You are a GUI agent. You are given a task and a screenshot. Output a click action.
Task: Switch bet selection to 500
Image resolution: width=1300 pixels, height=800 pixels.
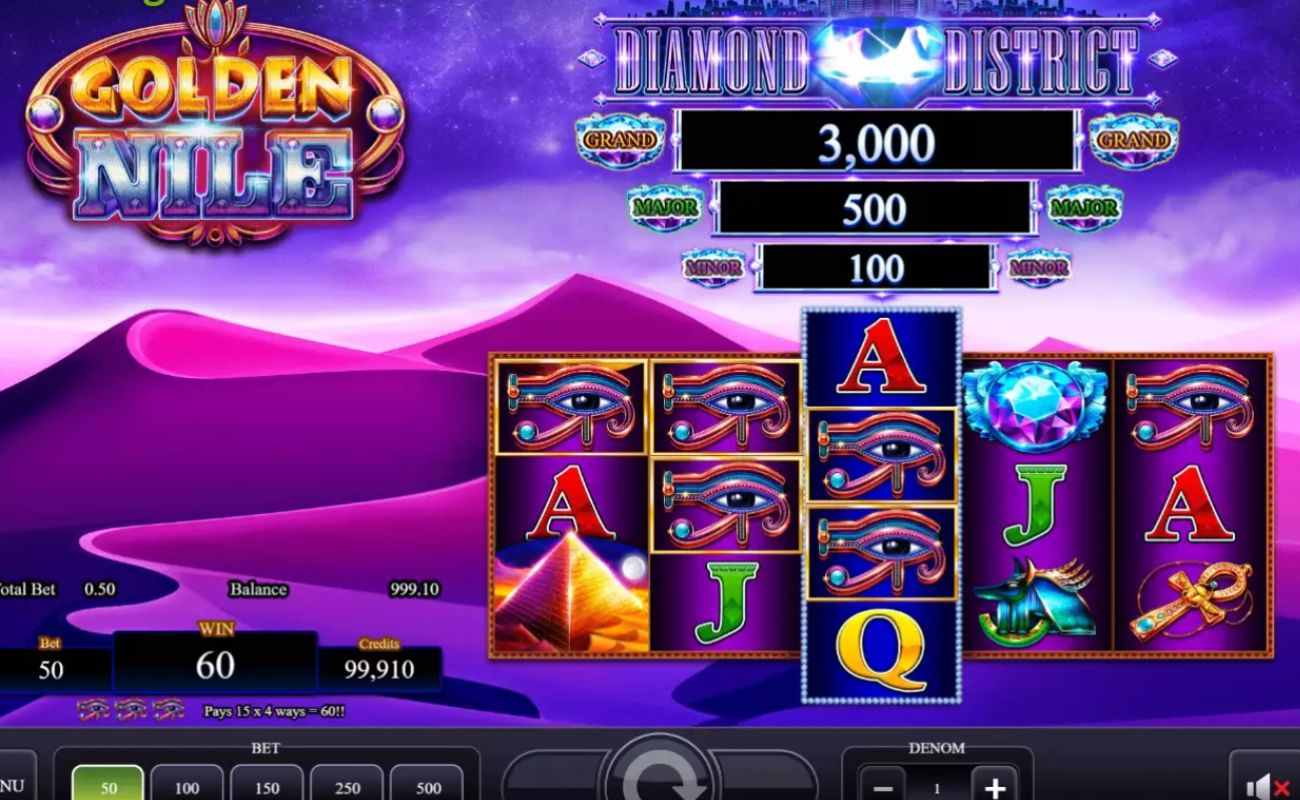(x=427, y=787)
